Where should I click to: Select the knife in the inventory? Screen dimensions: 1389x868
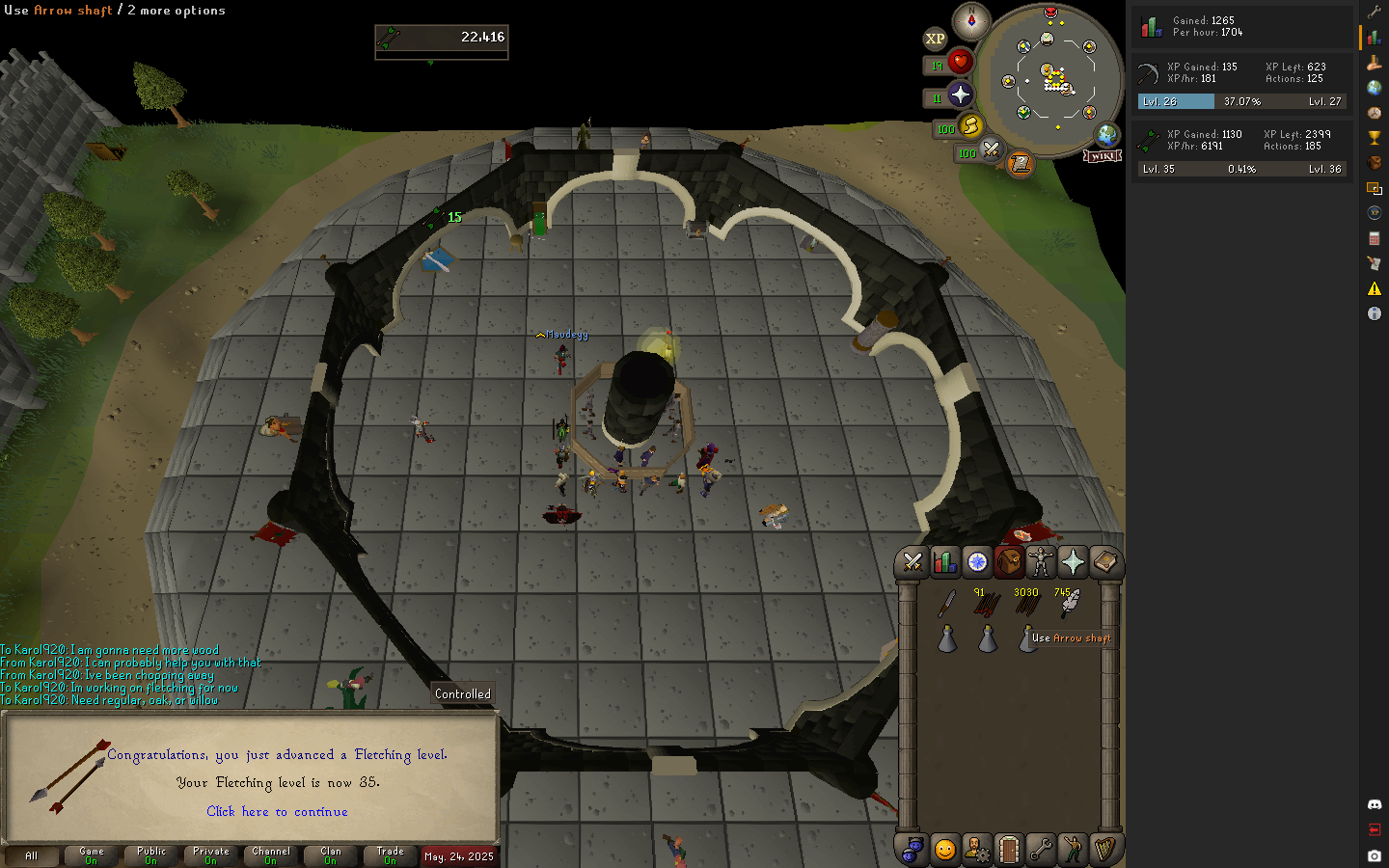(947, 604)
